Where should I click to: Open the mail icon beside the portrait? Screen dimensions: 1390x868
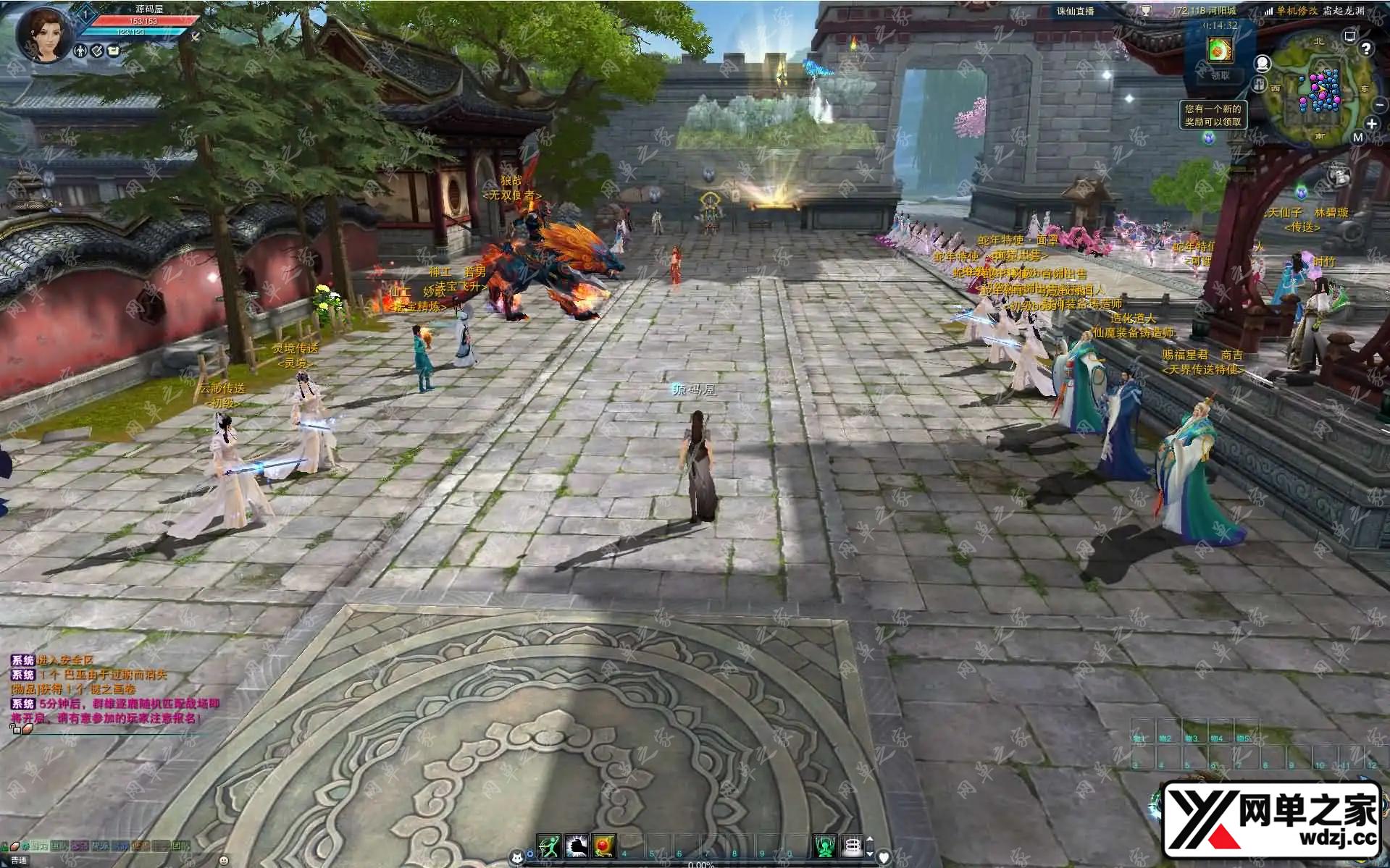[x=114, y=51]
